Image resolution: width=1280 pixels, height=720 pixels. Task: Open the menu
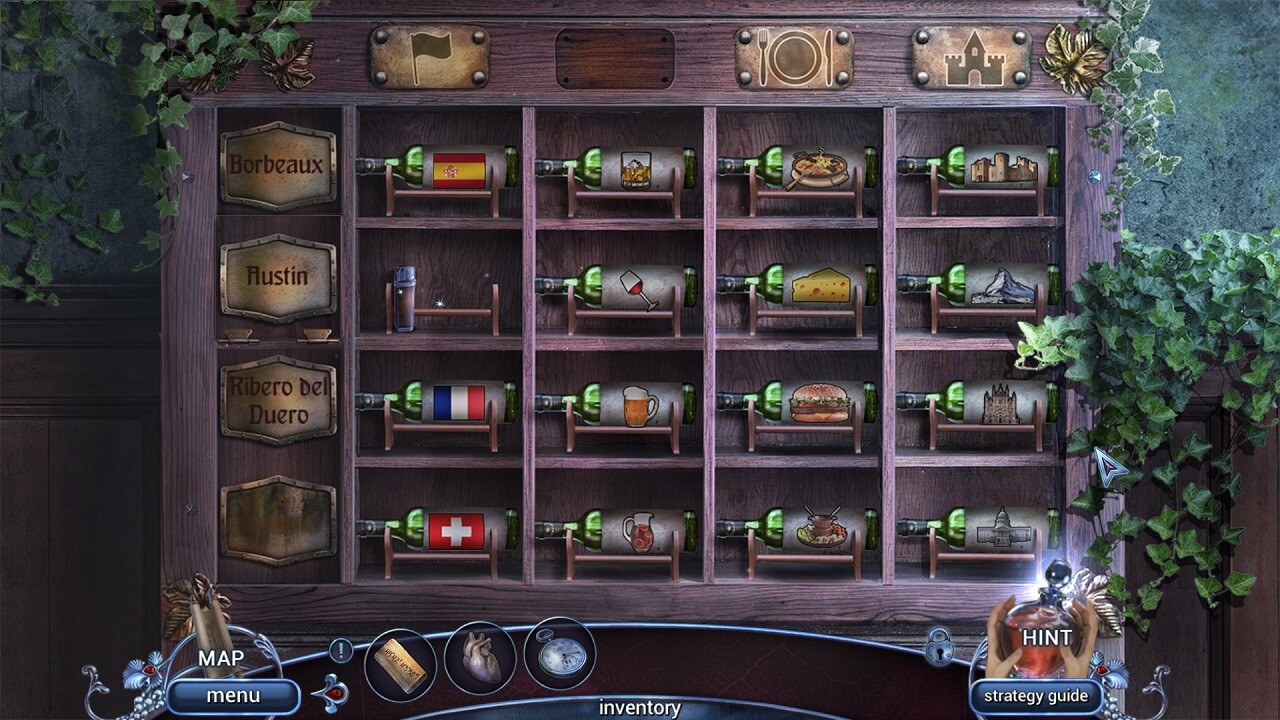tap(234, 697)
